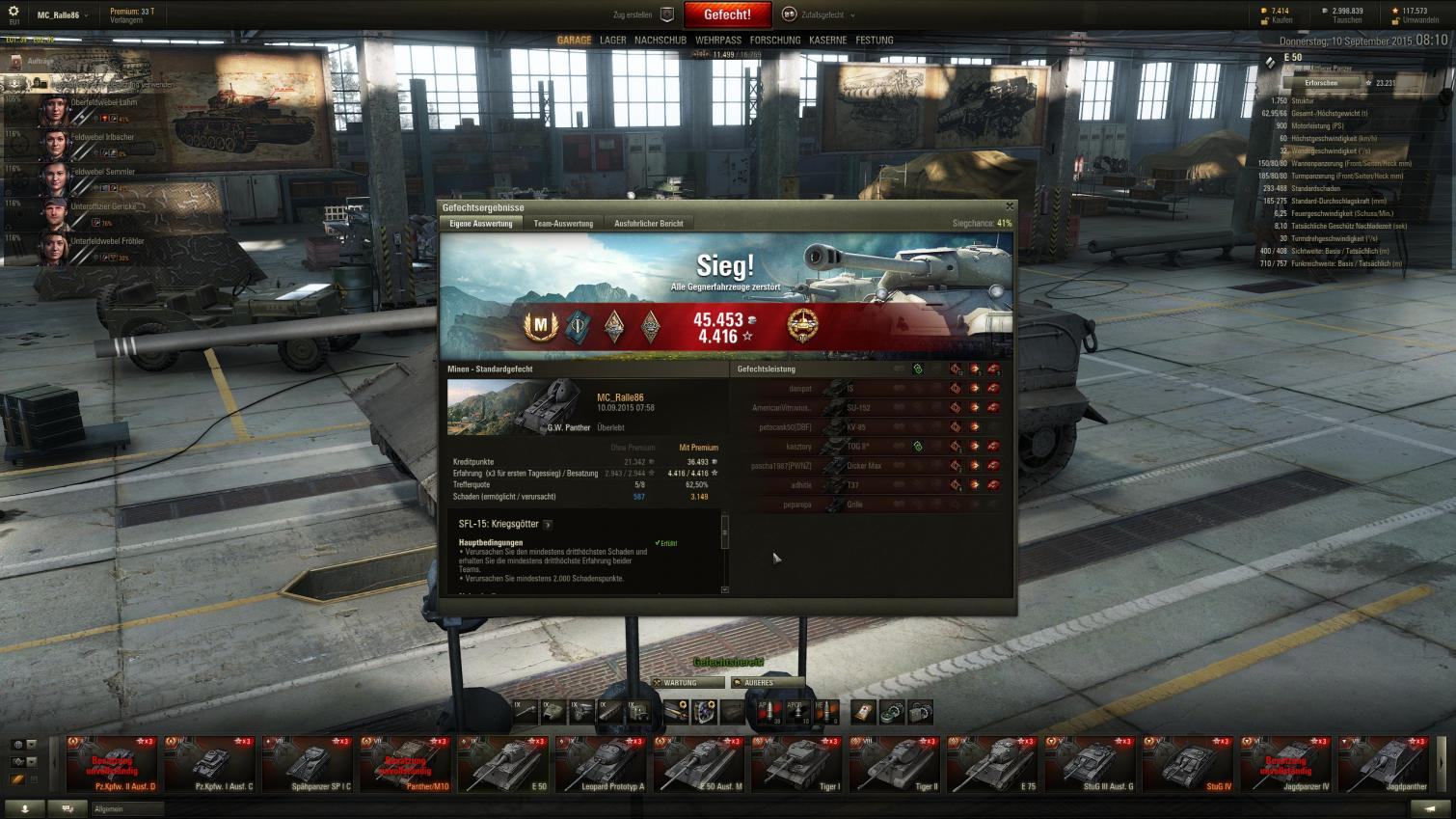This screenshot has width=1456, height=819.
Task: Select the Leopard Prototyp A tank
Action: click(x=602, y=764)
